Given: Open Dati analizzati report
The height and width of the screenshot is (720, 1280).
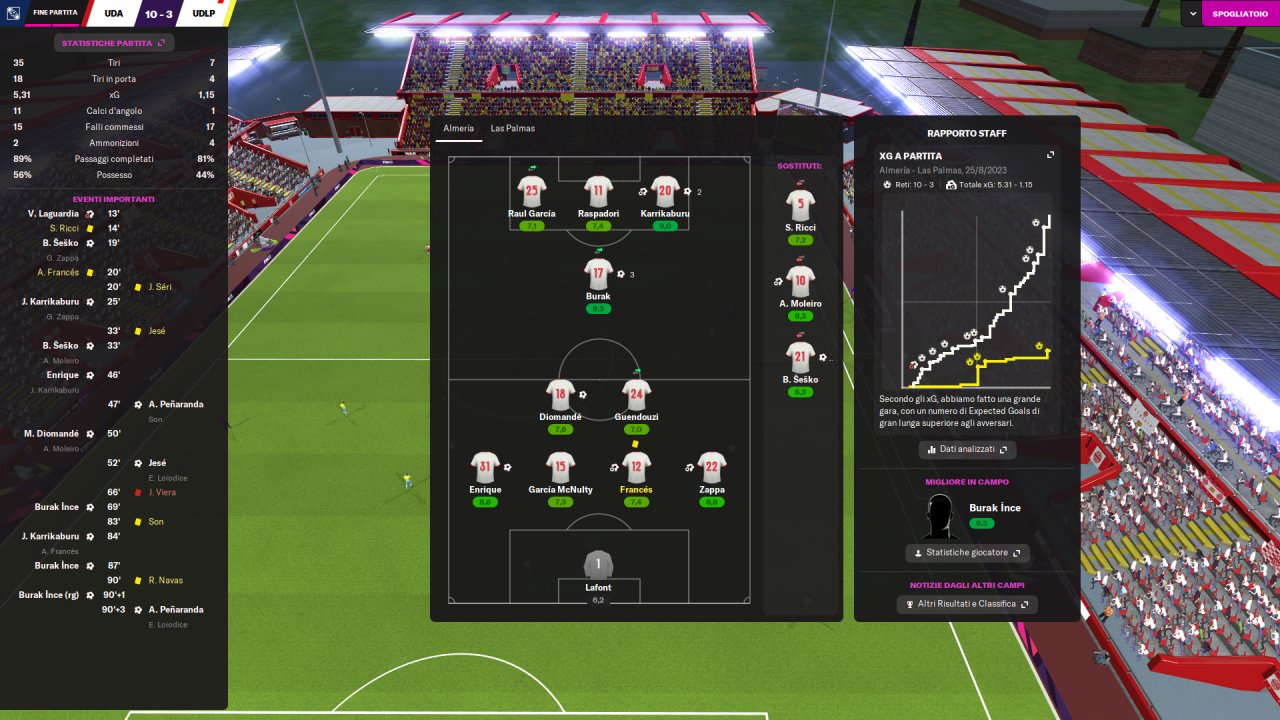Looking at the screenshot, I should 967,450.
